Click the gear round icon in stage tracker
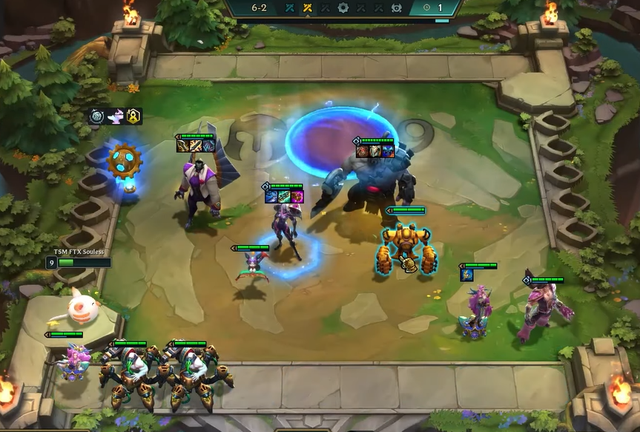This screenshot has width=640, height=432. pyautogui.click(x=343, y=7)
